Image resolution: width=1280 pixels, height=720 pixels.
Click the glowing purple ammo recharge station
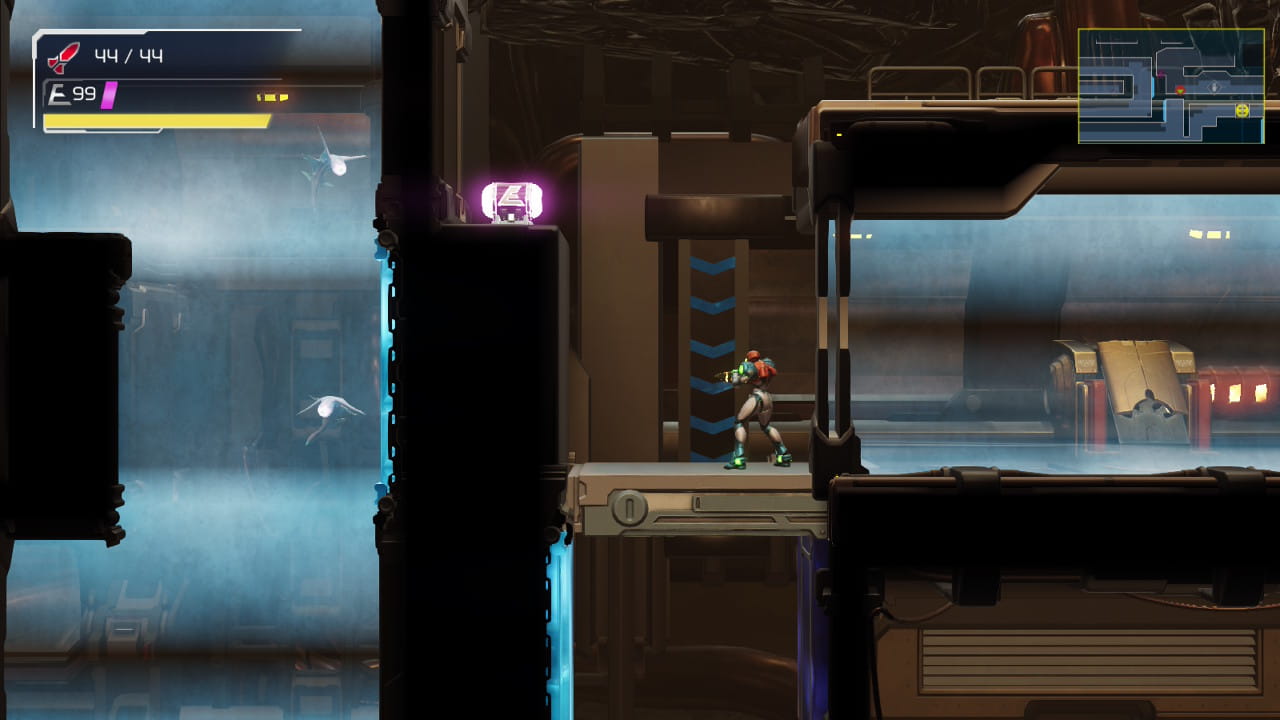[513, 203]
